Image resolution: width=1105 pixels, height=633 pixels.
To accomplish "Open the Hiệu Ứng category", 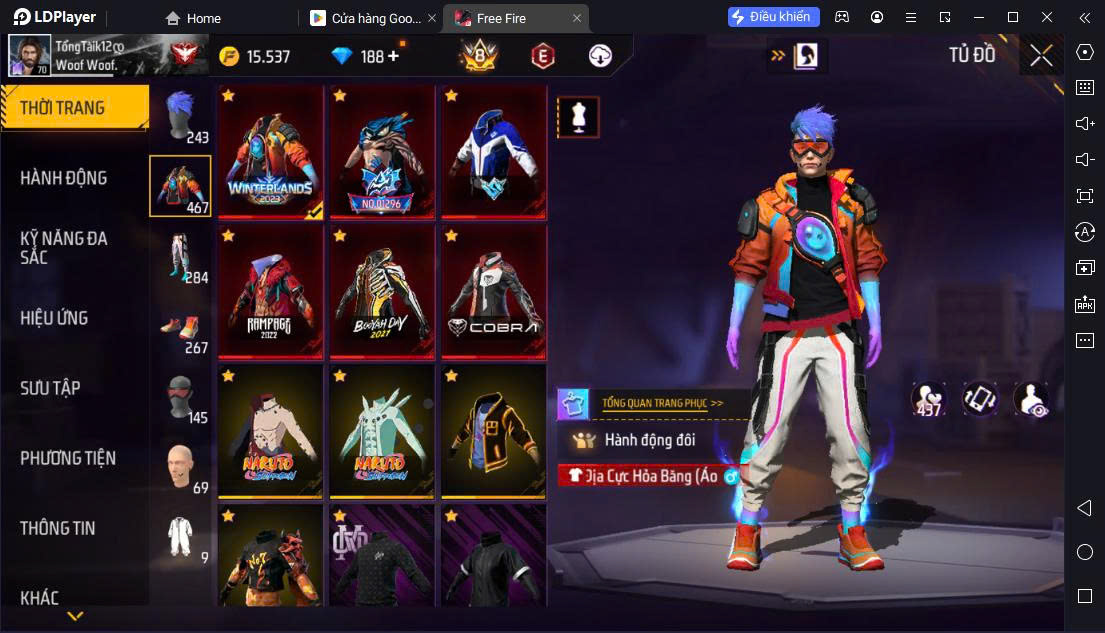I will pyautogui.click(x=54, y=318).
